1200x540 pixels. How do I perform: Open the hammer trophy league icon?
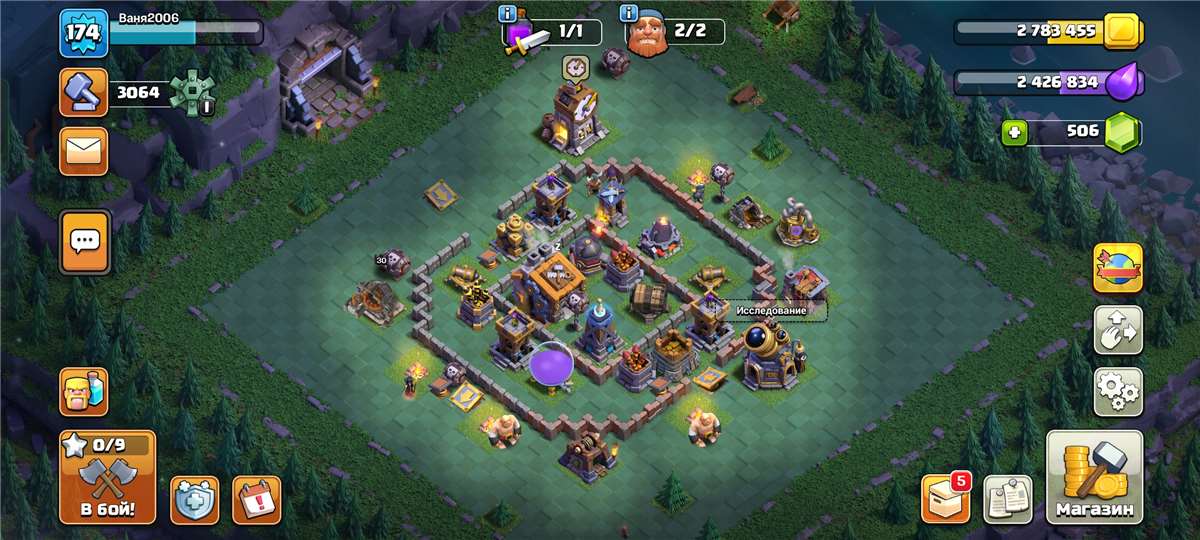pos(83,93)
